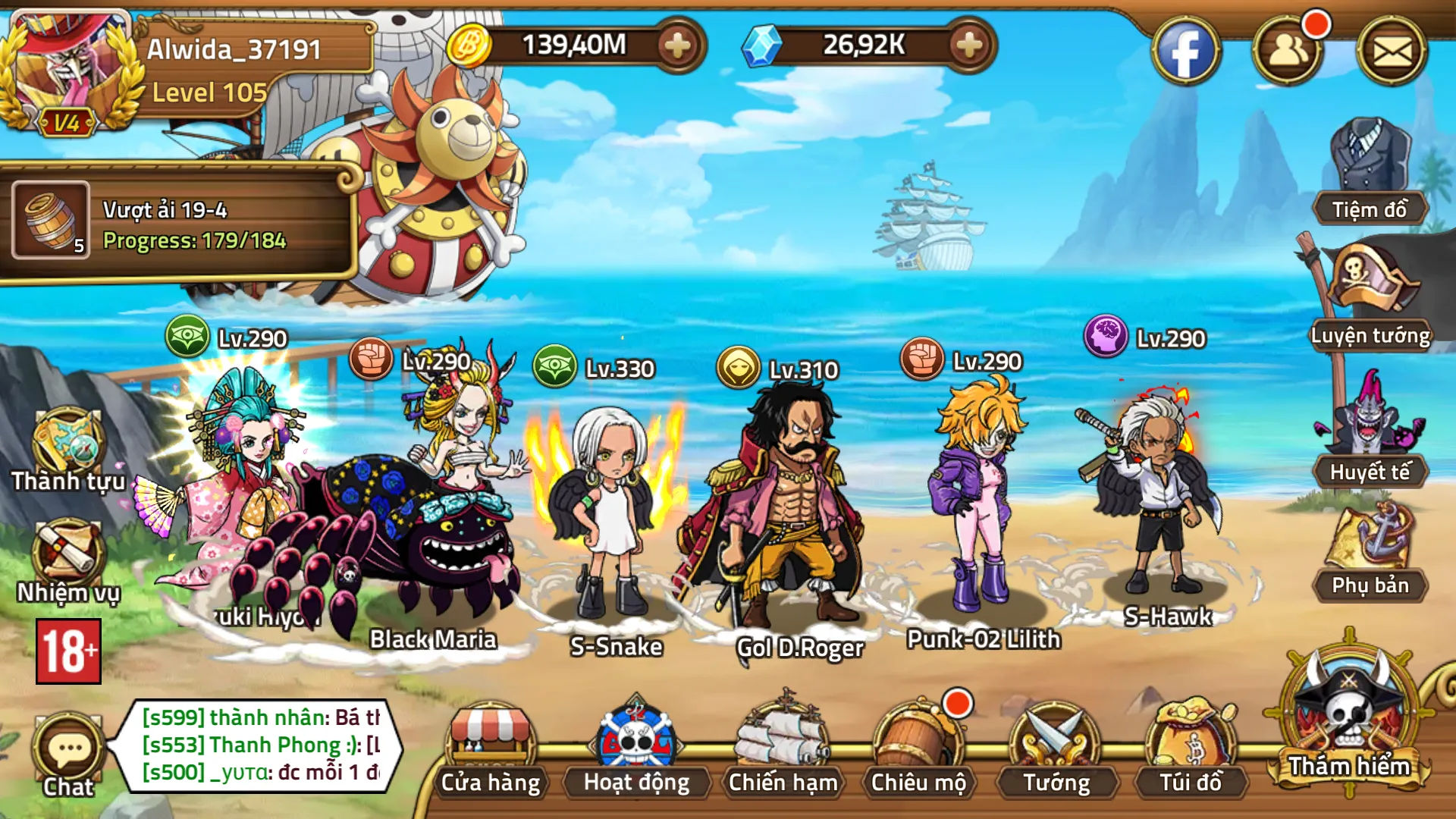Open the mail envelope inbox

pyautogui.click(x=1392, y=51)
